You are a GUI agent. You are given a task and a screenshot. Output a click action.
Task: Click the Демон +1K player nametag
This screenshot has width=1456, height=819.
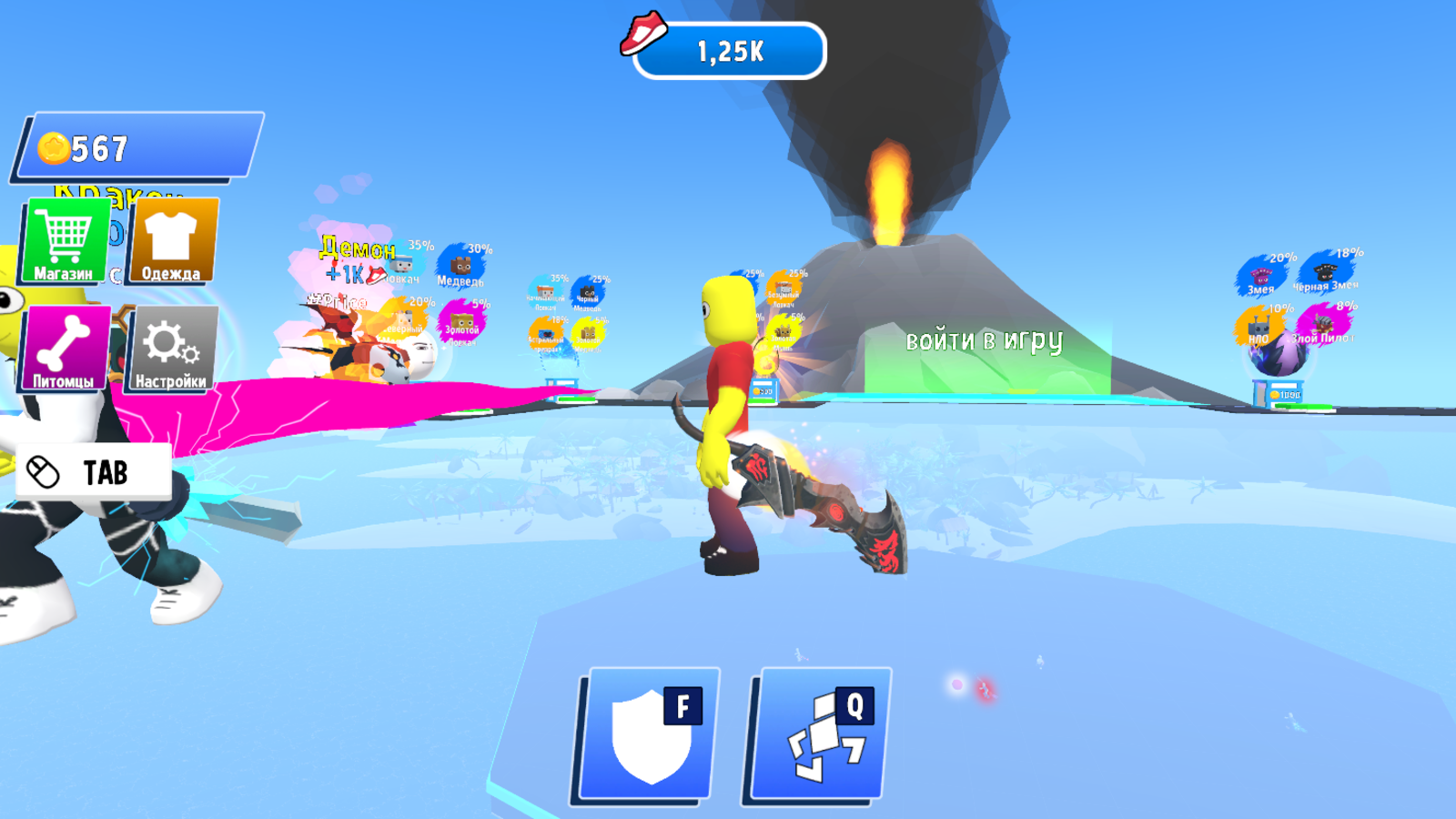pyautogui.click(x=357, y=259)
